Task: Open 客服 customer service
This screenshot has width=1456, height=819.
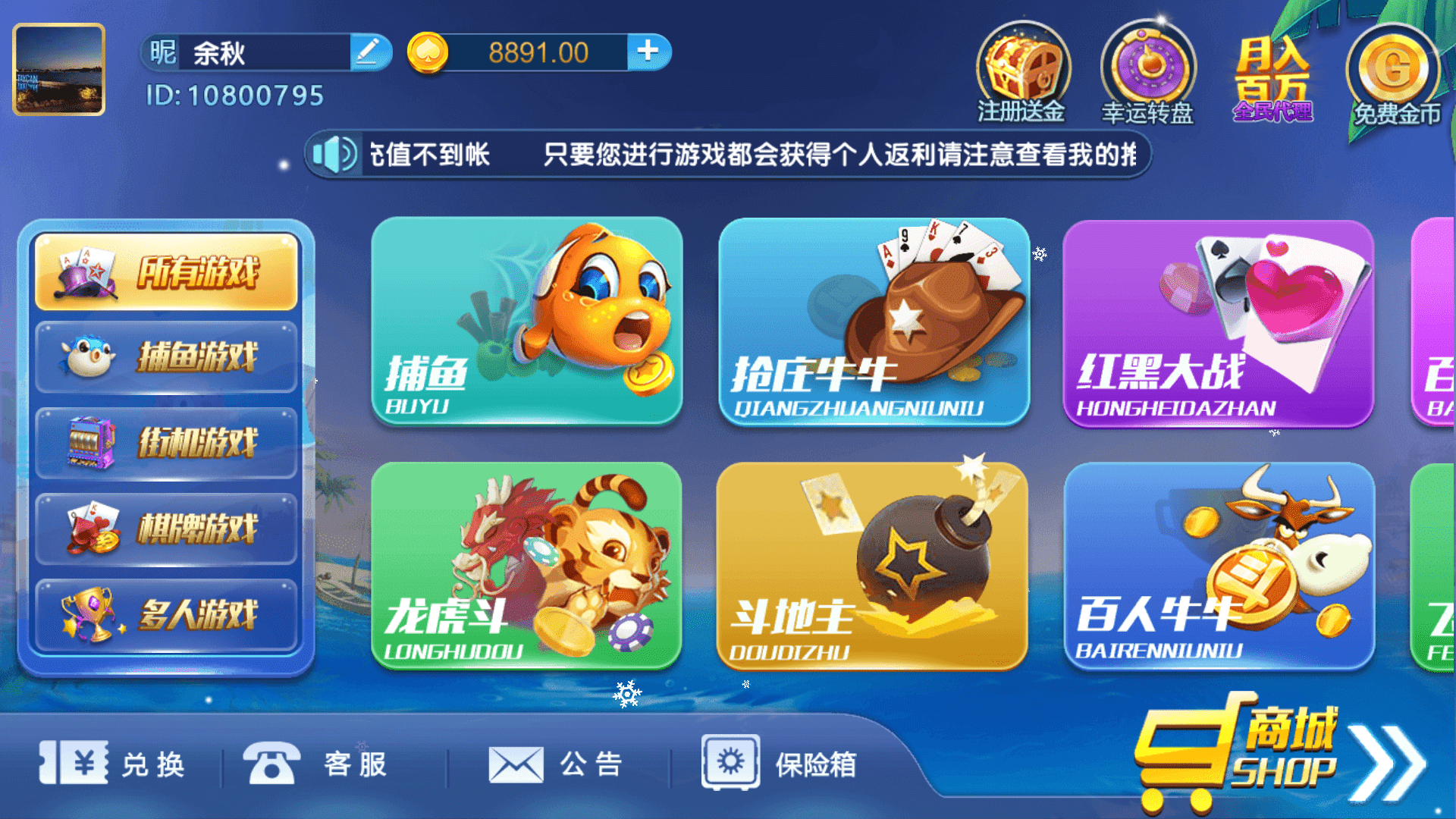Action: pos(318,766)
